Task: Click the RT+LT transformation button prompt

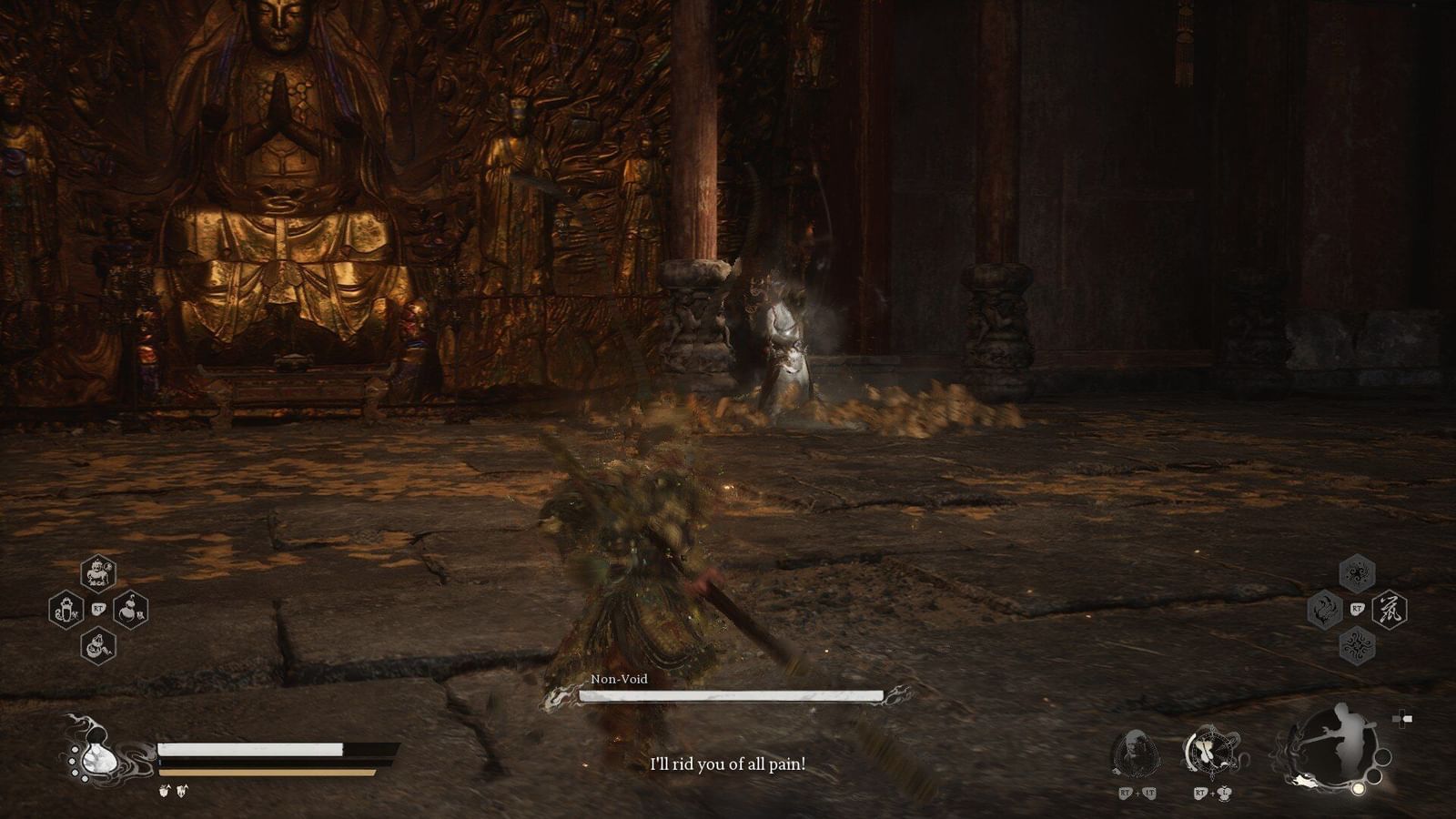Action: point(1137,794)
